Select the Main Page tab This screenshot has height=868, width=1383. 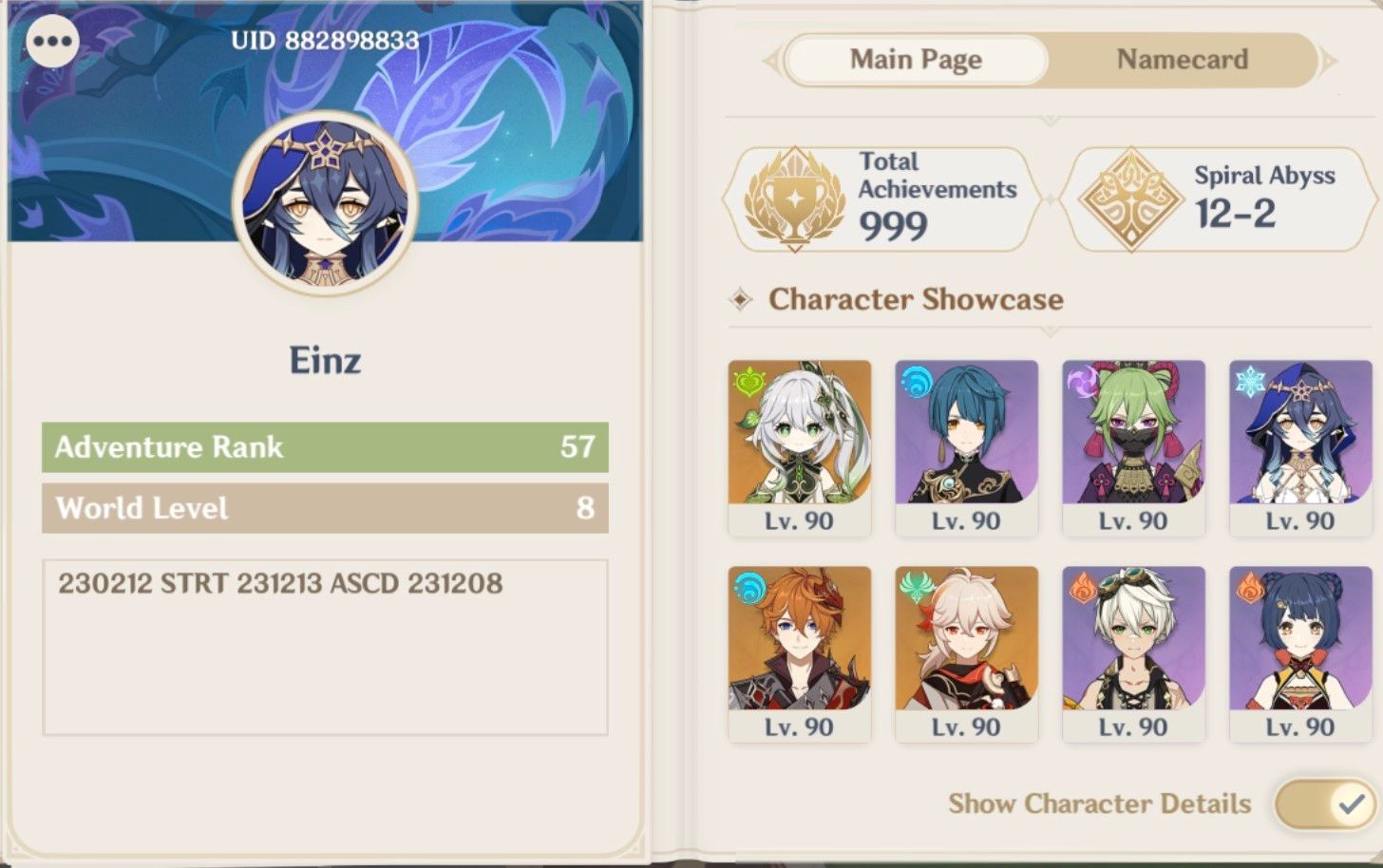click(915, 60)
